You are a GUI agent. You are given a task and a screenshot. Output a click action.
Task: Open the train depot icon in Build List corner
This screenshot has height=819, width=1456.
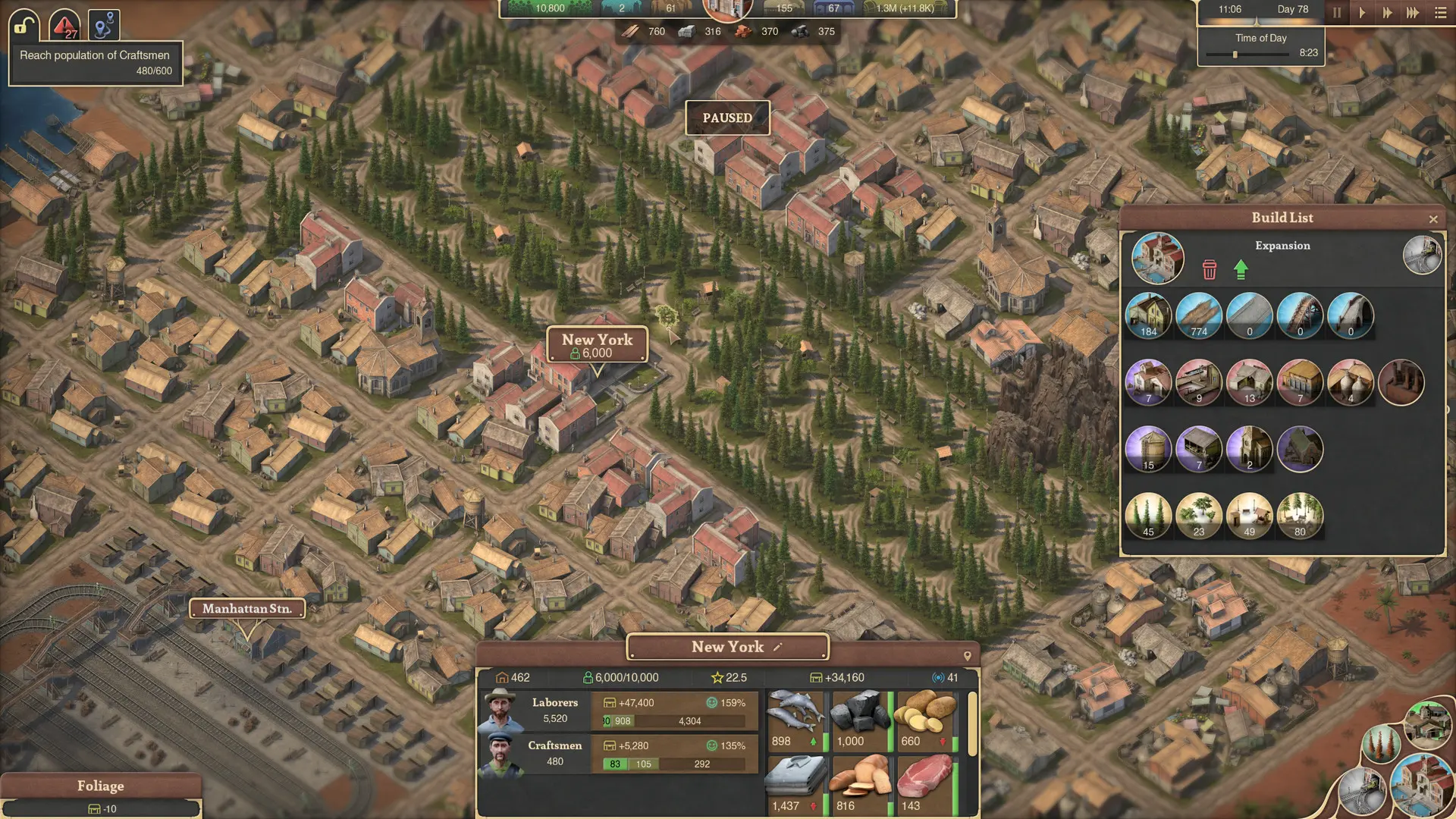coord(1423,256)
